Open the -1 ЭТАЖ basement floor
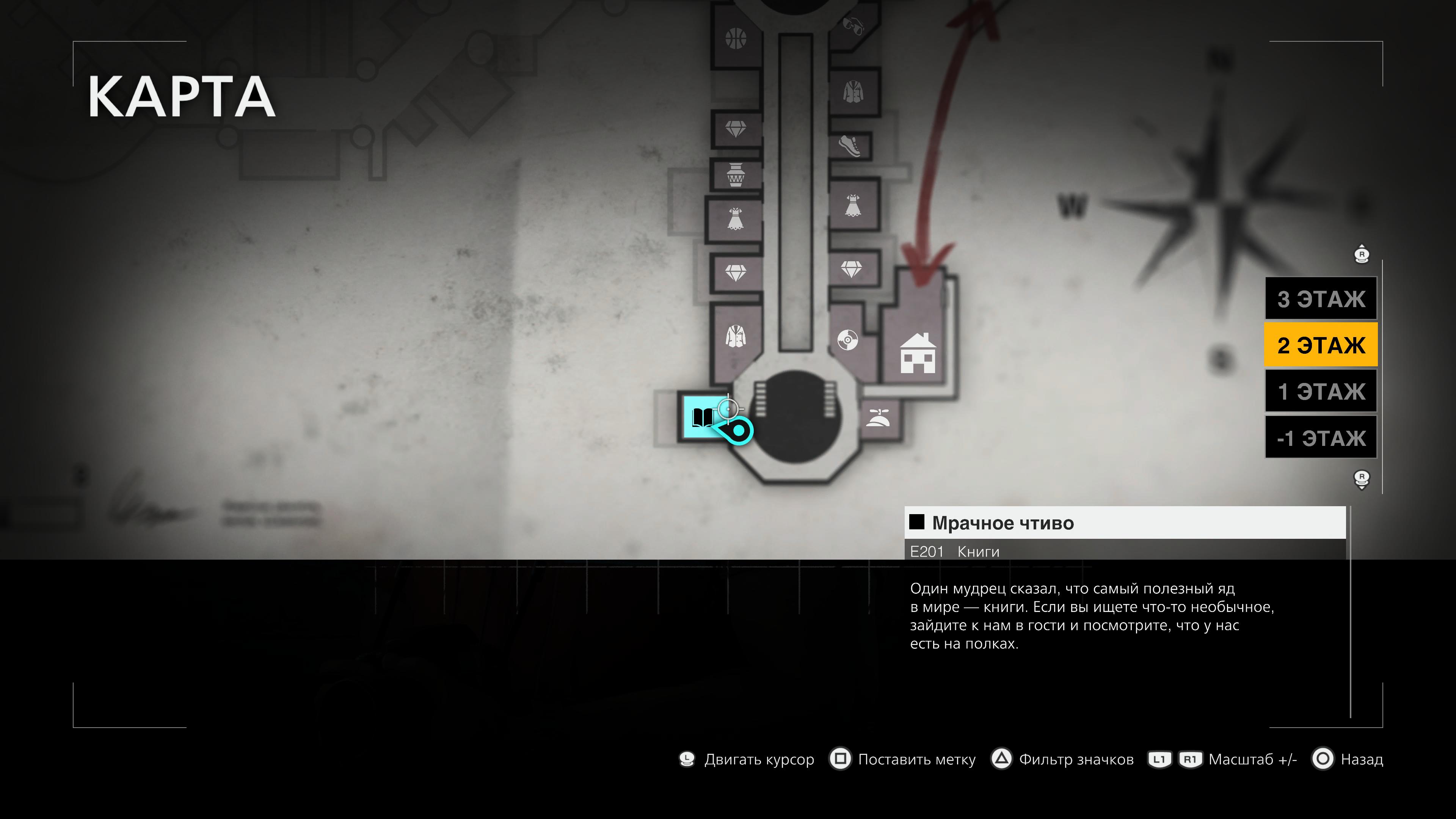Viewport: 1456px width, 819px height. tap(1320, 438)
